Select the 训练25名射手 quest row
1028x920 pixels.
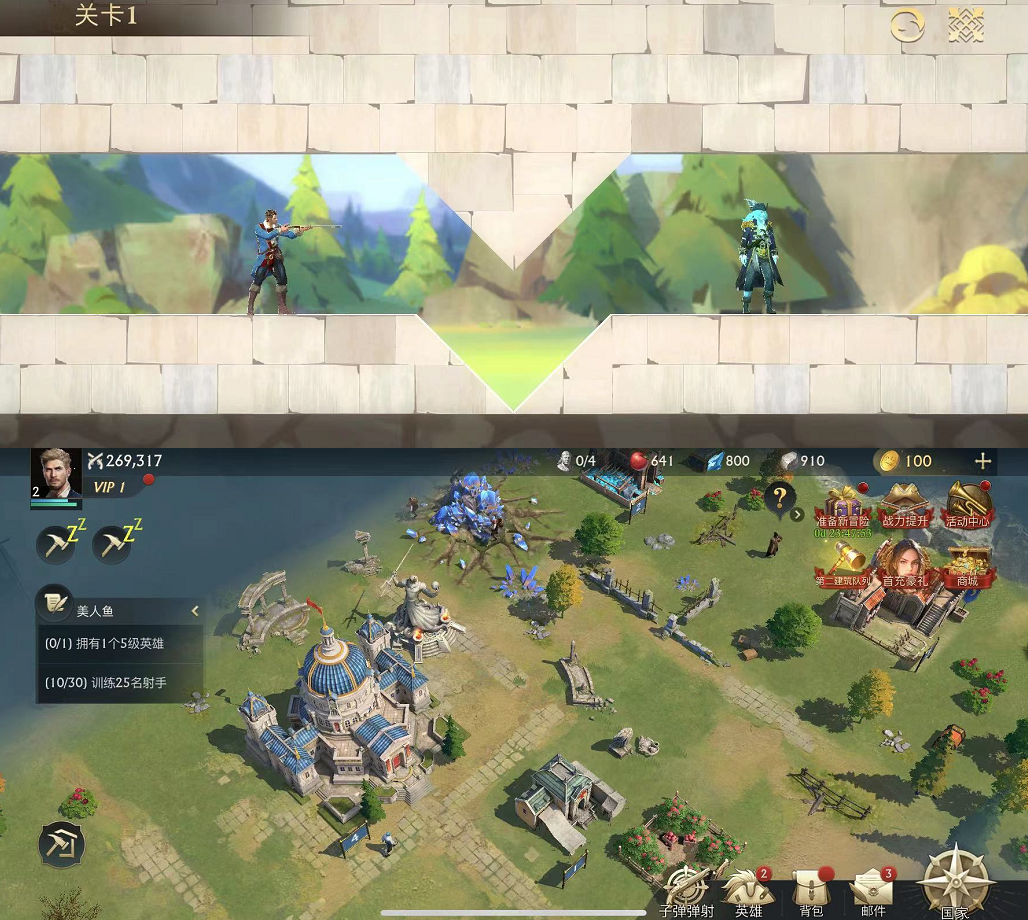click(x=120, y=683)
